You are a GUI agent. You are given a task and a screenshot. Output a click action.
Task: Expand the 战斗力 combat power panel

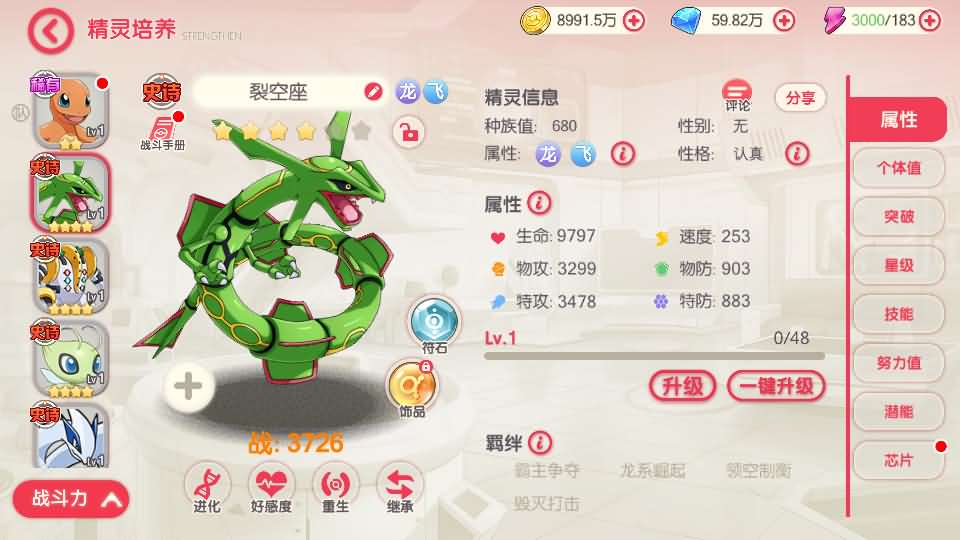72,498
